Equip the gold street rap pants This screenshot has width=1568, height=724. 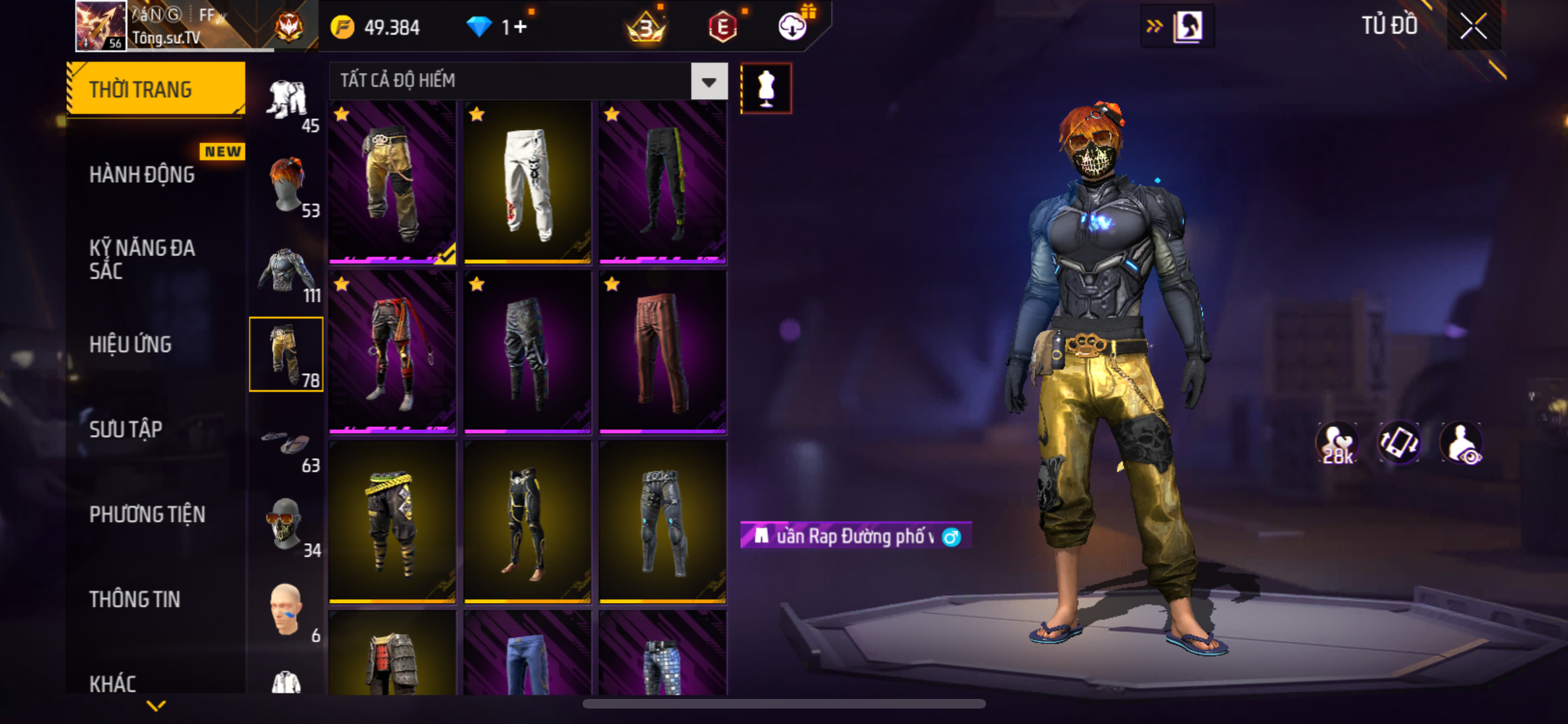pyautogui.click(x=392, y=183)
